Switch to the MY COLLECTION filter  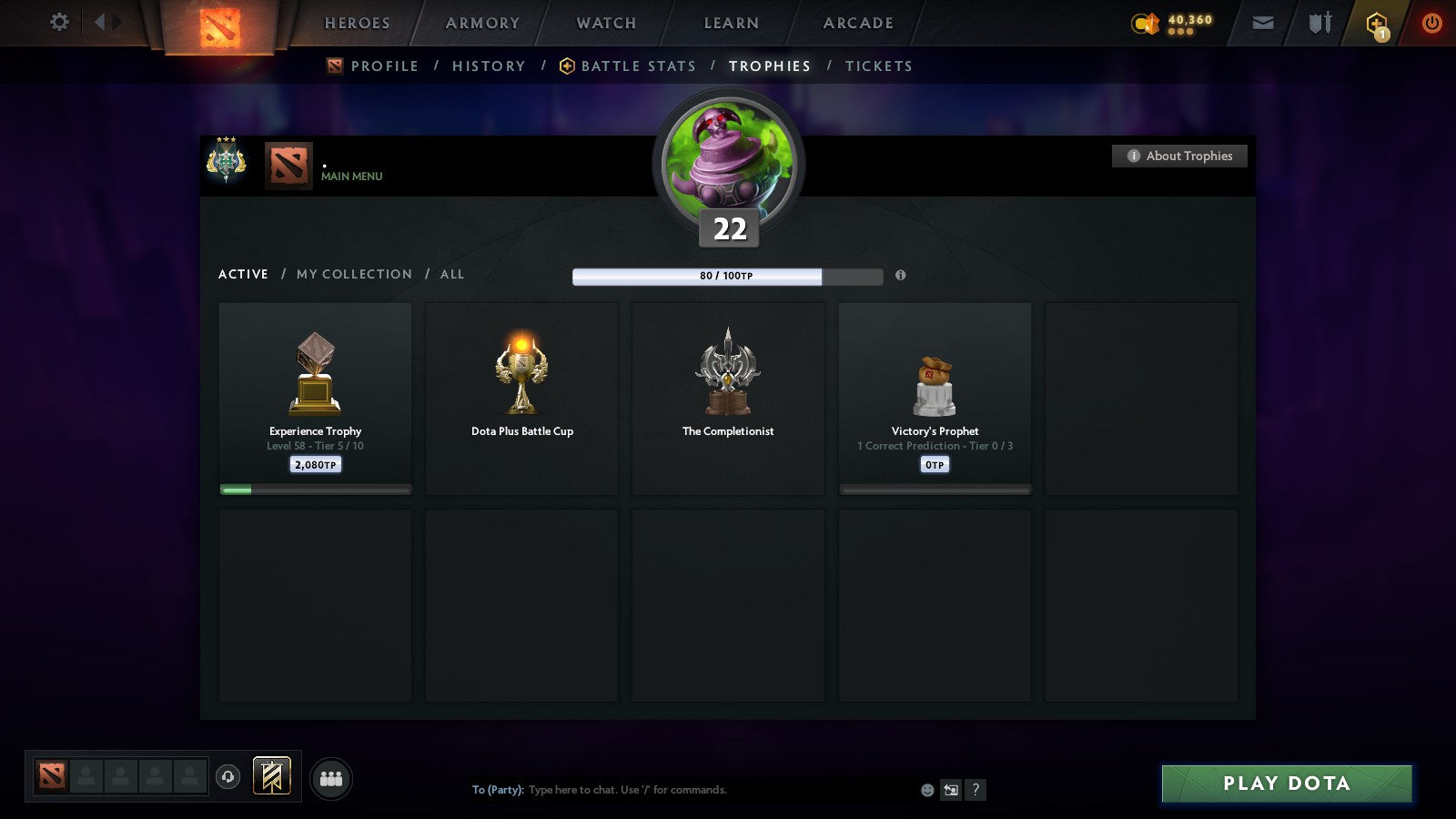pos(353,274)
